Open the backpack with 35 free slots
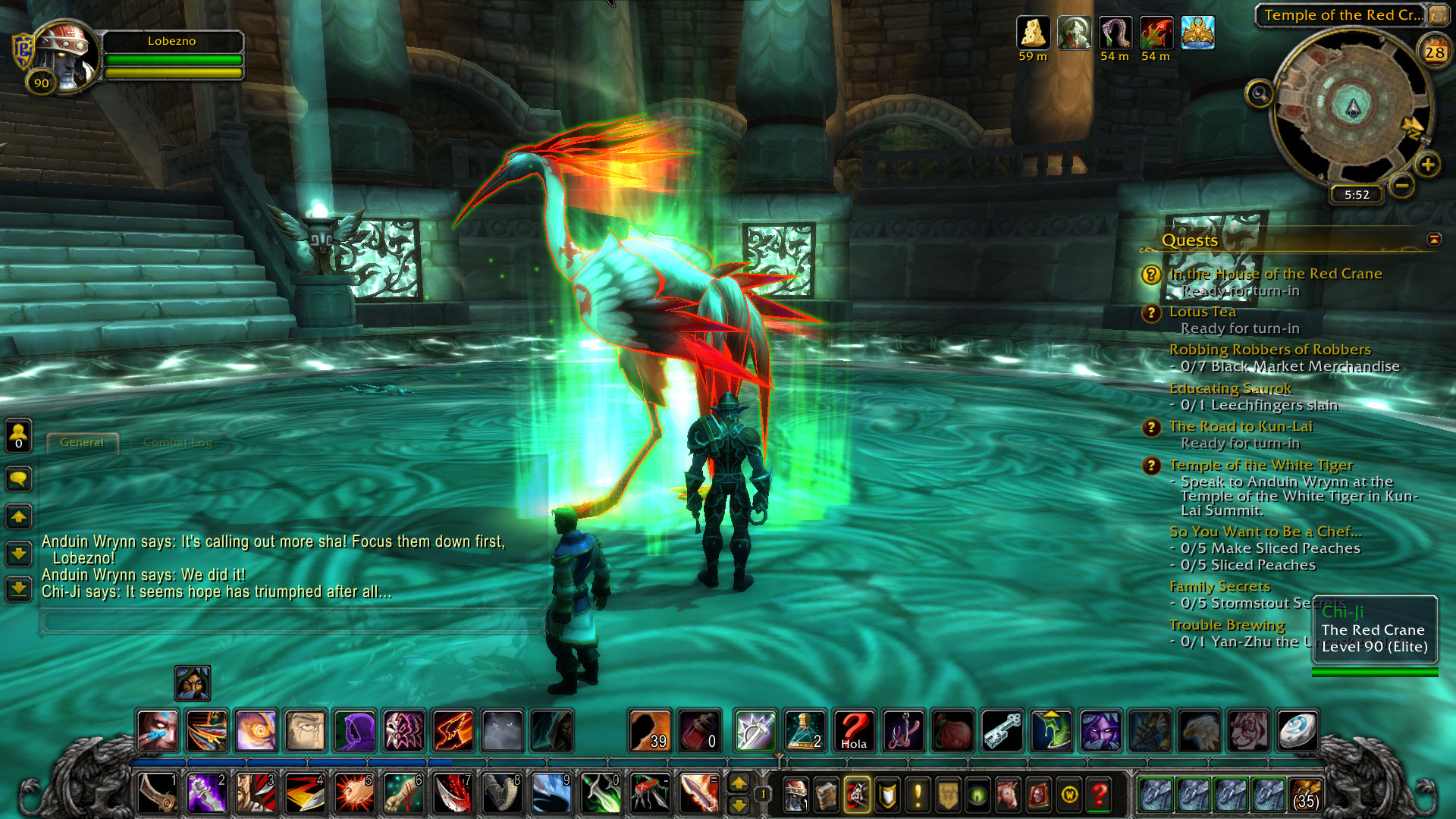The height and width of the screenshot is (819, 1456). (x=1305, y=794)
